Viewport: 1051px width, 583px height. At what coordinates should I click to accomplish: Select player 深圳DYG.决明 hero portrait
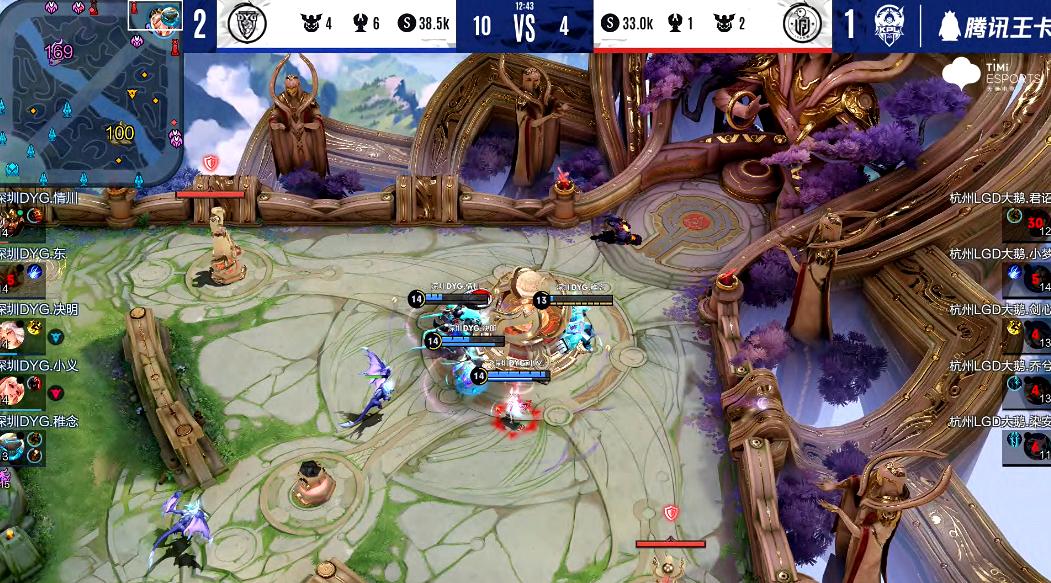coord(10,333)
